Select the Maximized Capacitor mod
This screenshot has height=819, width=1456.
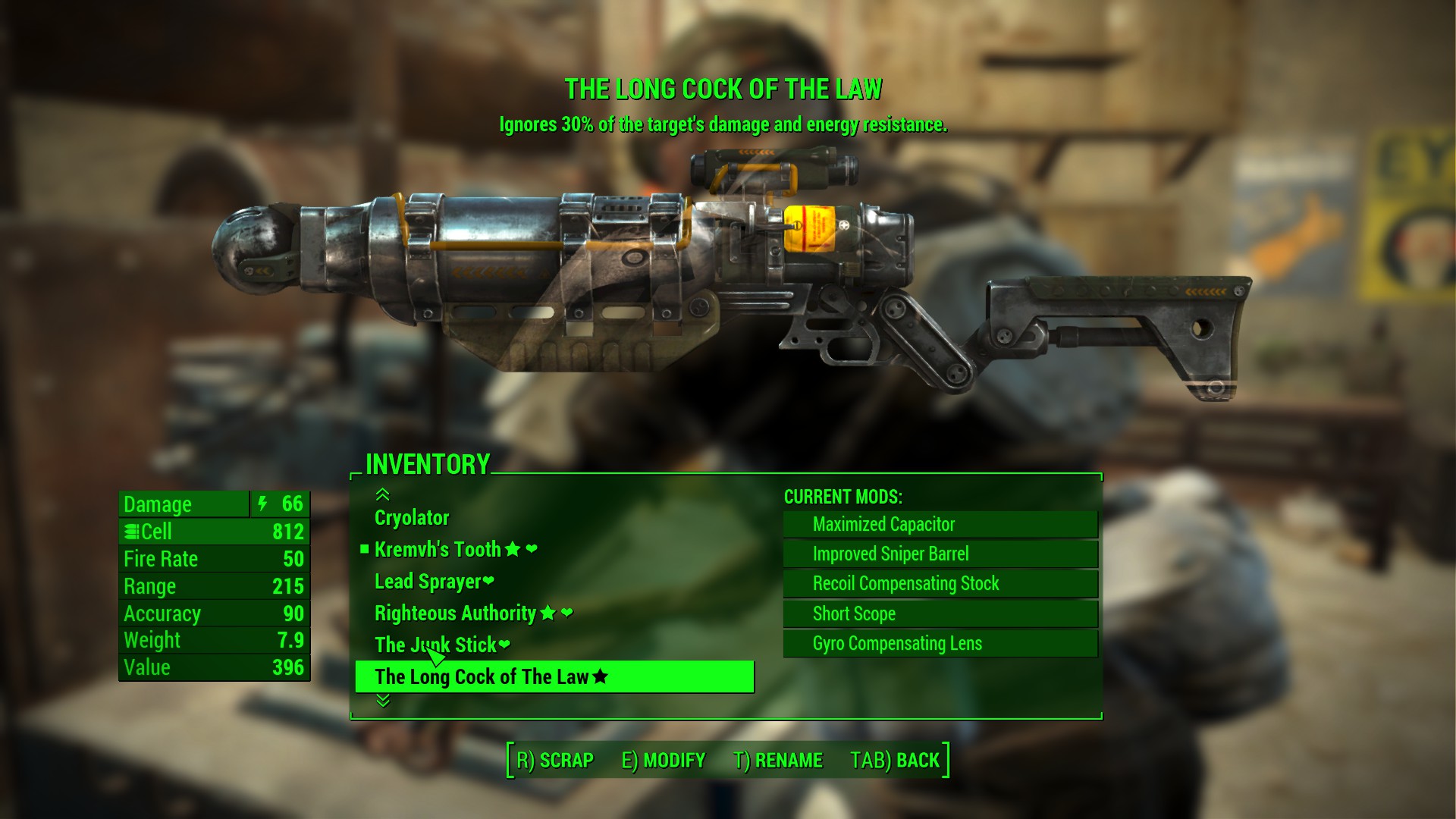tap(940, 525)
